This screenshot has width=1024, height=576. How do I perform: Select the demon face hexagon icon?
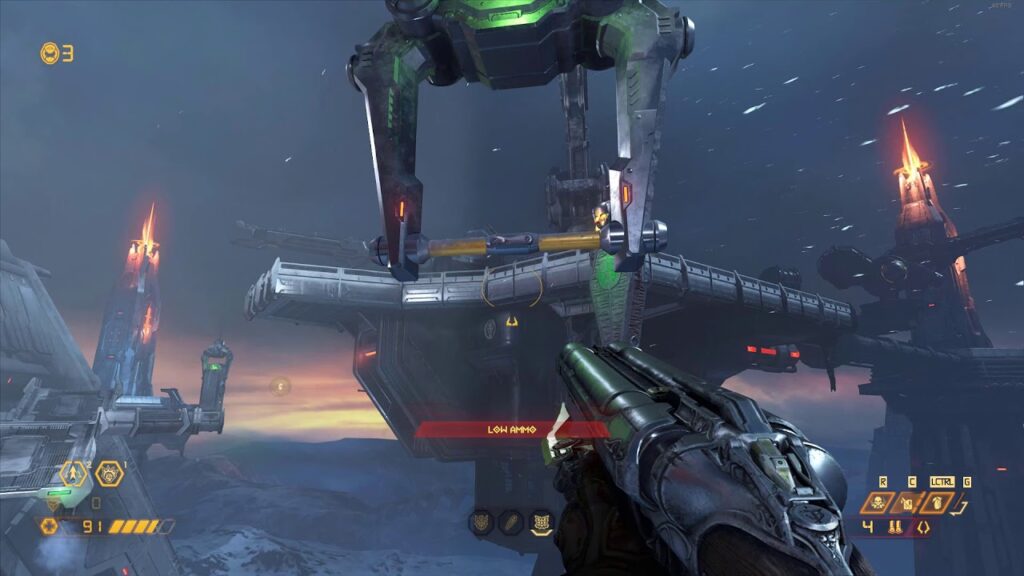pos(108,473)
